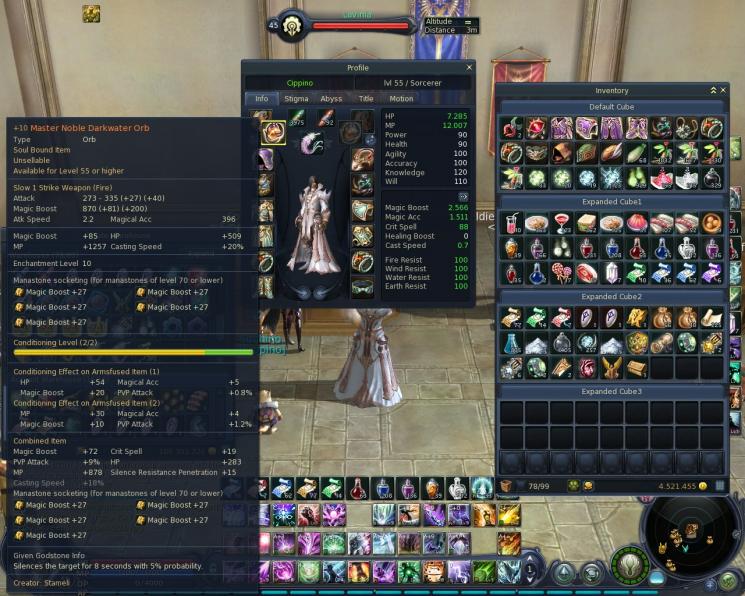Click the minimap
This screenshot has width=745, height=596.
pyautogui.click(x=691, y=538)
